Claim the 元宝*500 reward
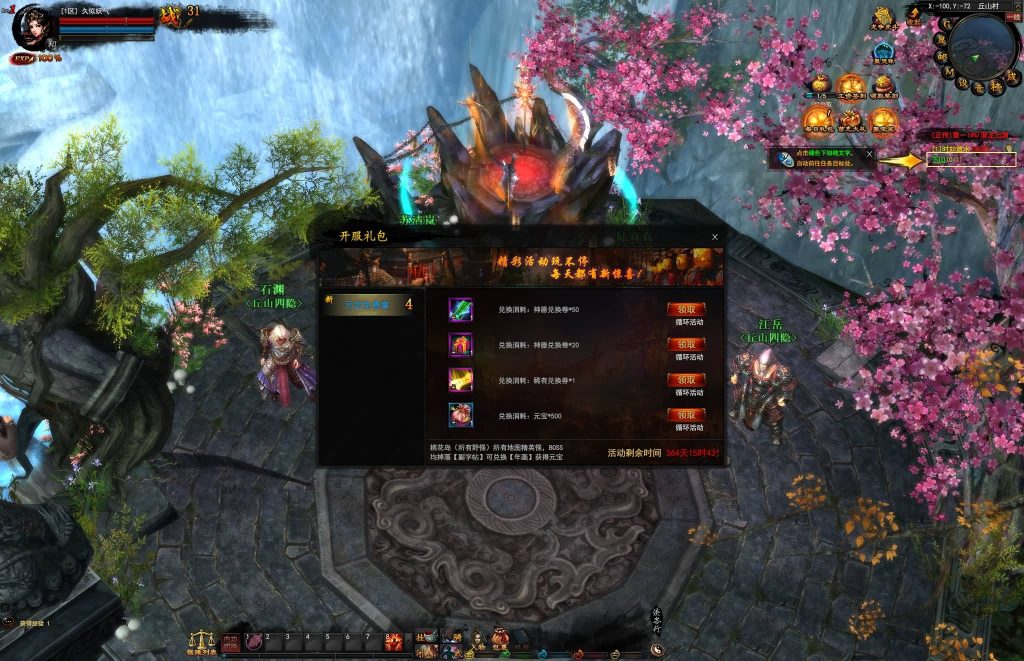The image size is (1024, 661). click(x=686, y=415)
